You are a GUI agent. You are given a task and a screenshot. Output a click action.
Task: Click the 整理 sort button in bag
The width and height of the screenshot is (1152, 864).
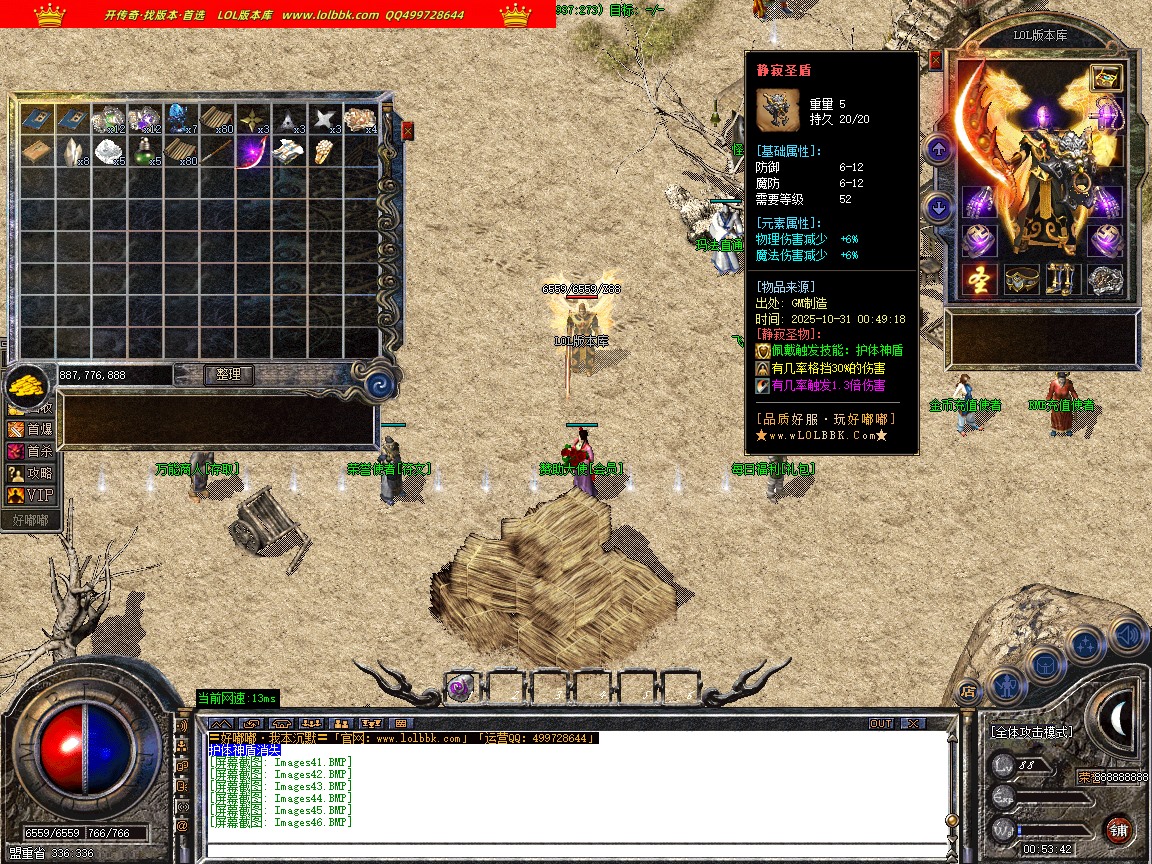[229, 375]
